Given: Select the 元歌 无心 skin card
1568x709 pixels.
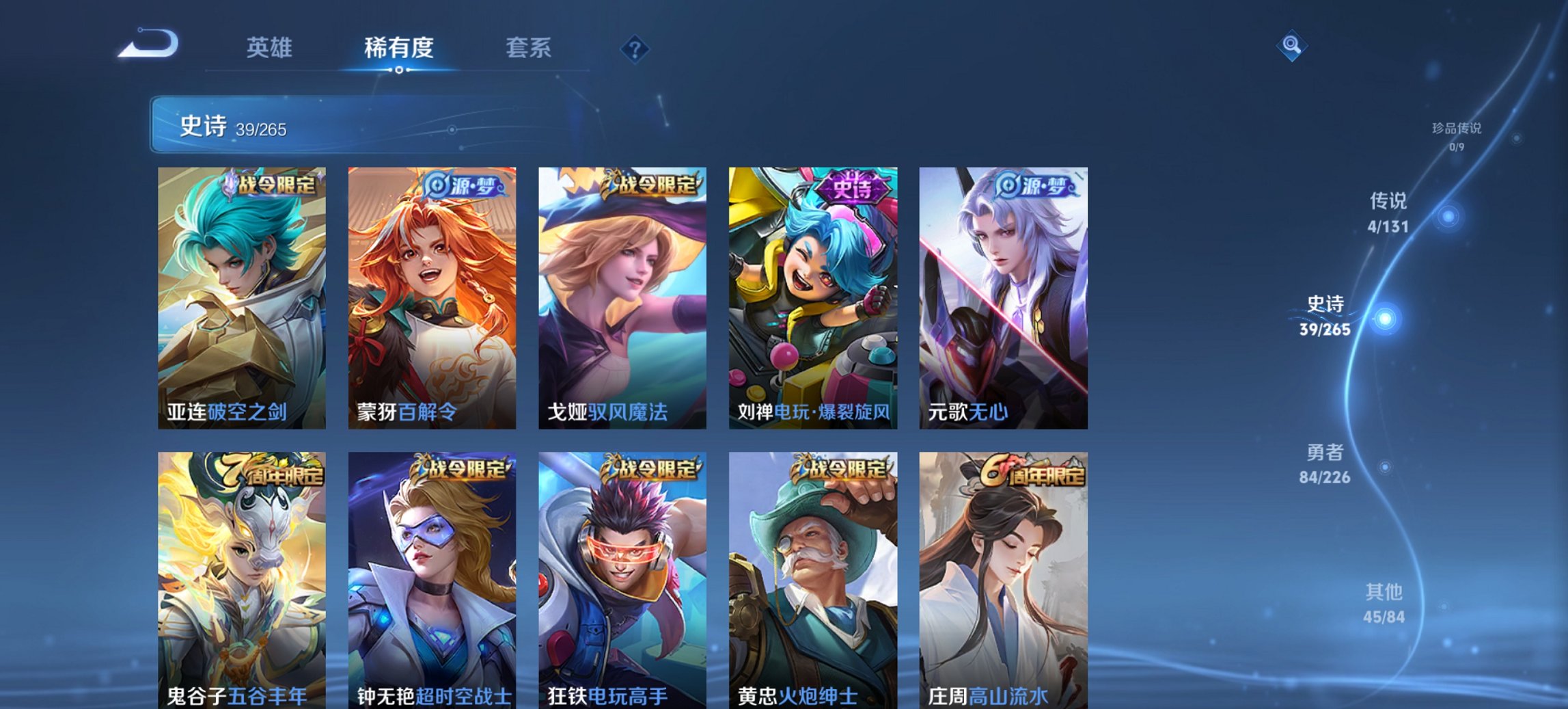Looking at the screenshot, I should 1005,297.
